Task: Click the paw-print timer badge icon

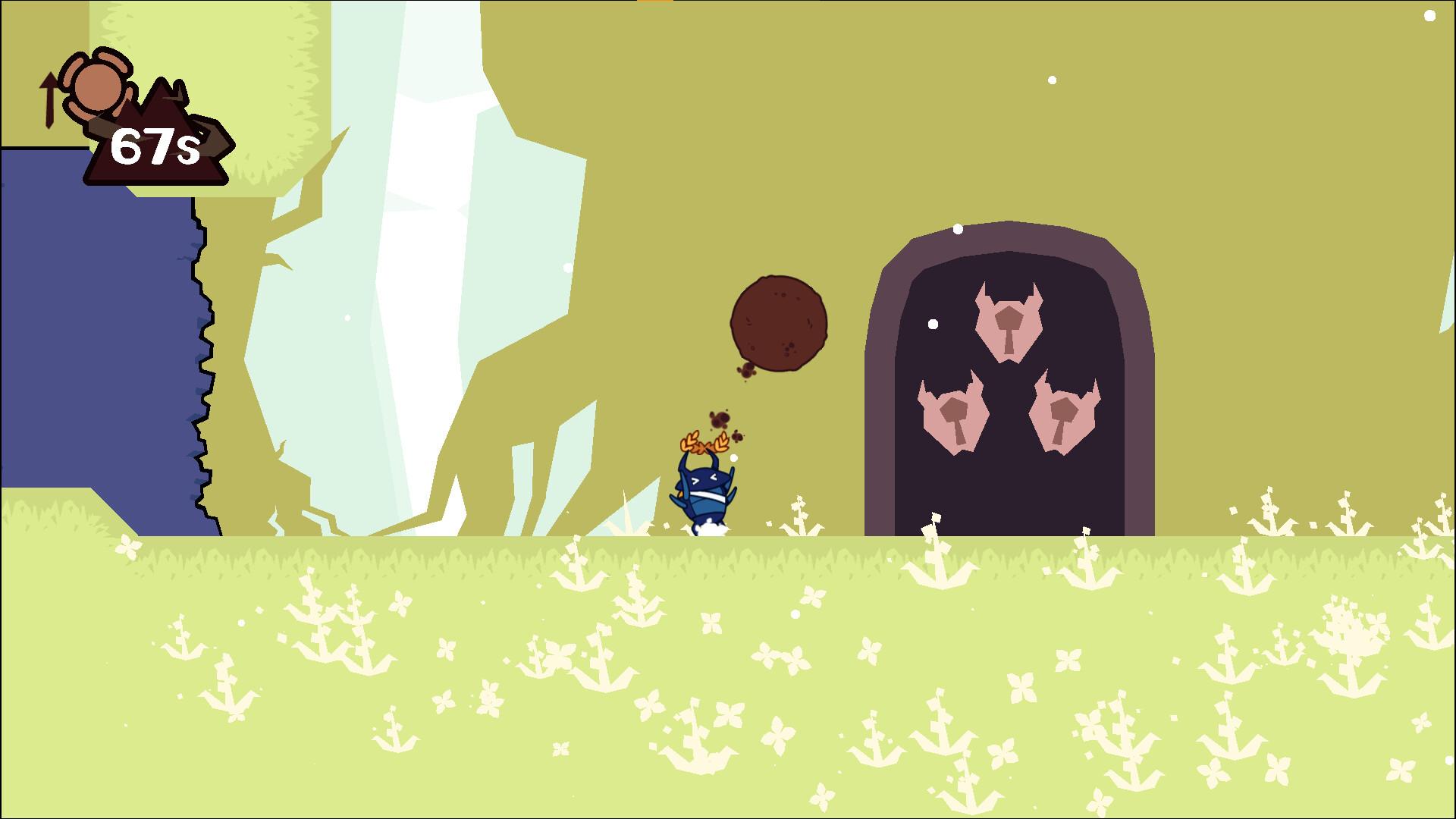Action: (96, 85)
